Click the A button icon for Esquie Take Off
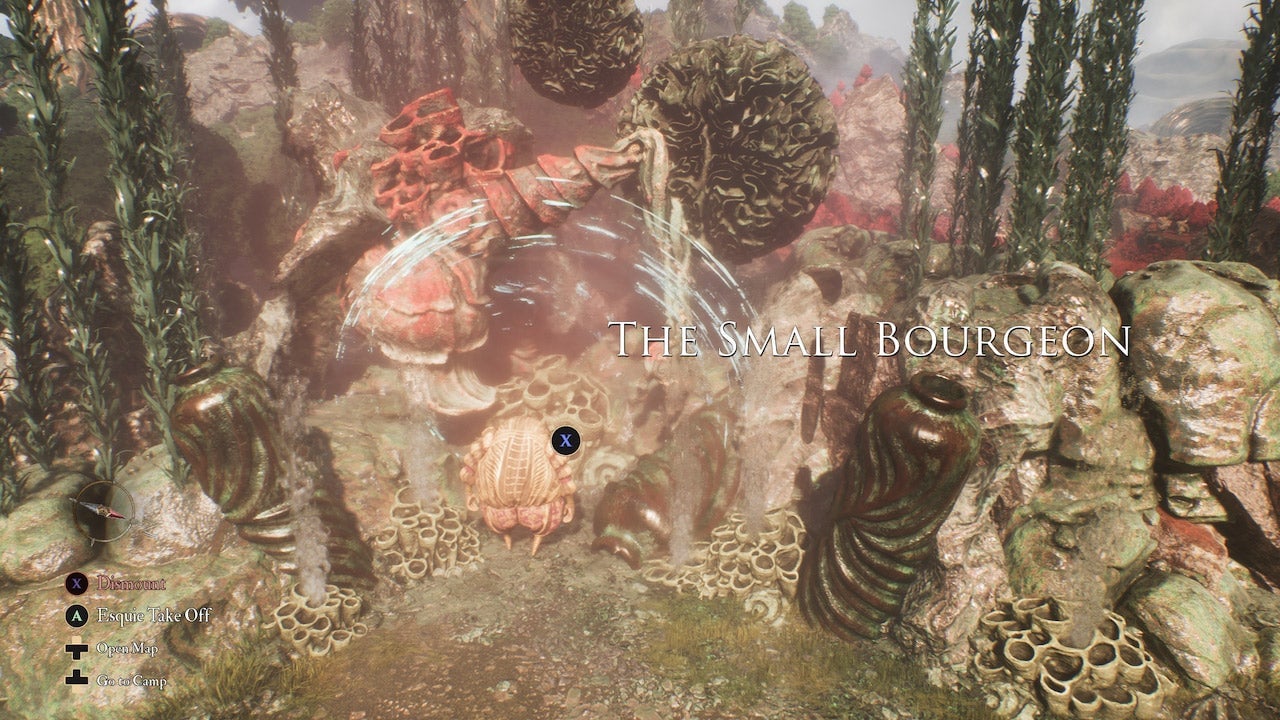The height and width of the screenshot is (720, 1280). pyautogui.click(x=75, y=615)
